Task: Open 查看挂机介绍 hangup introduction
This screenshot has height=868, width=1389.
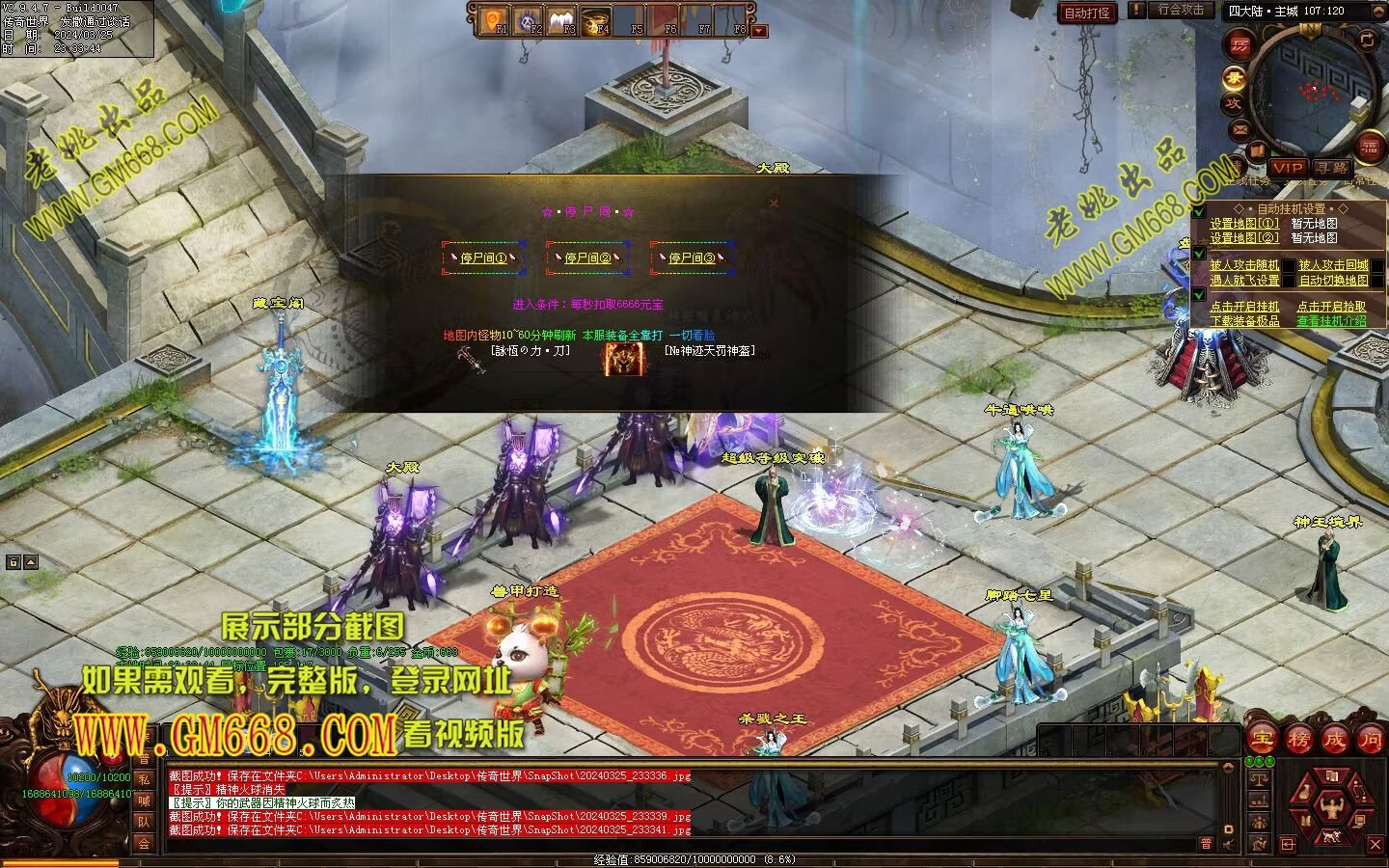Action: coord(1331,321)
